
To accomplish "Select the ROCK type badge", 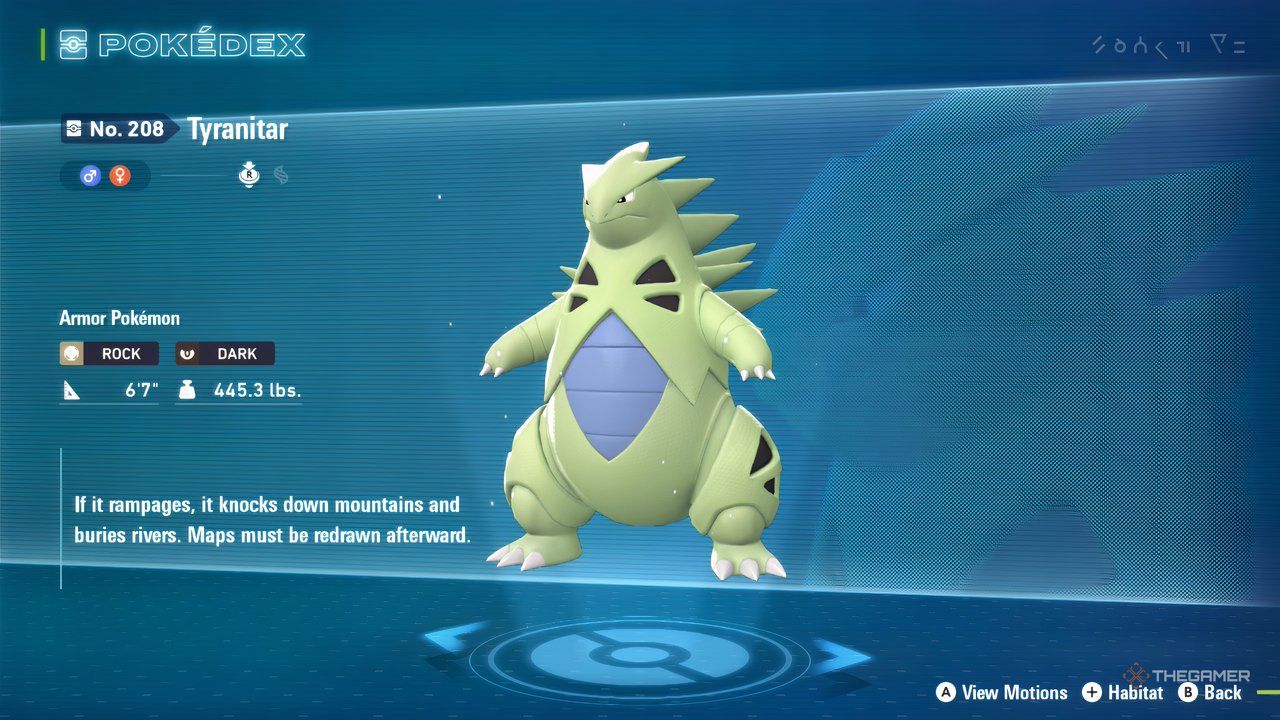I will pos(109,354).
